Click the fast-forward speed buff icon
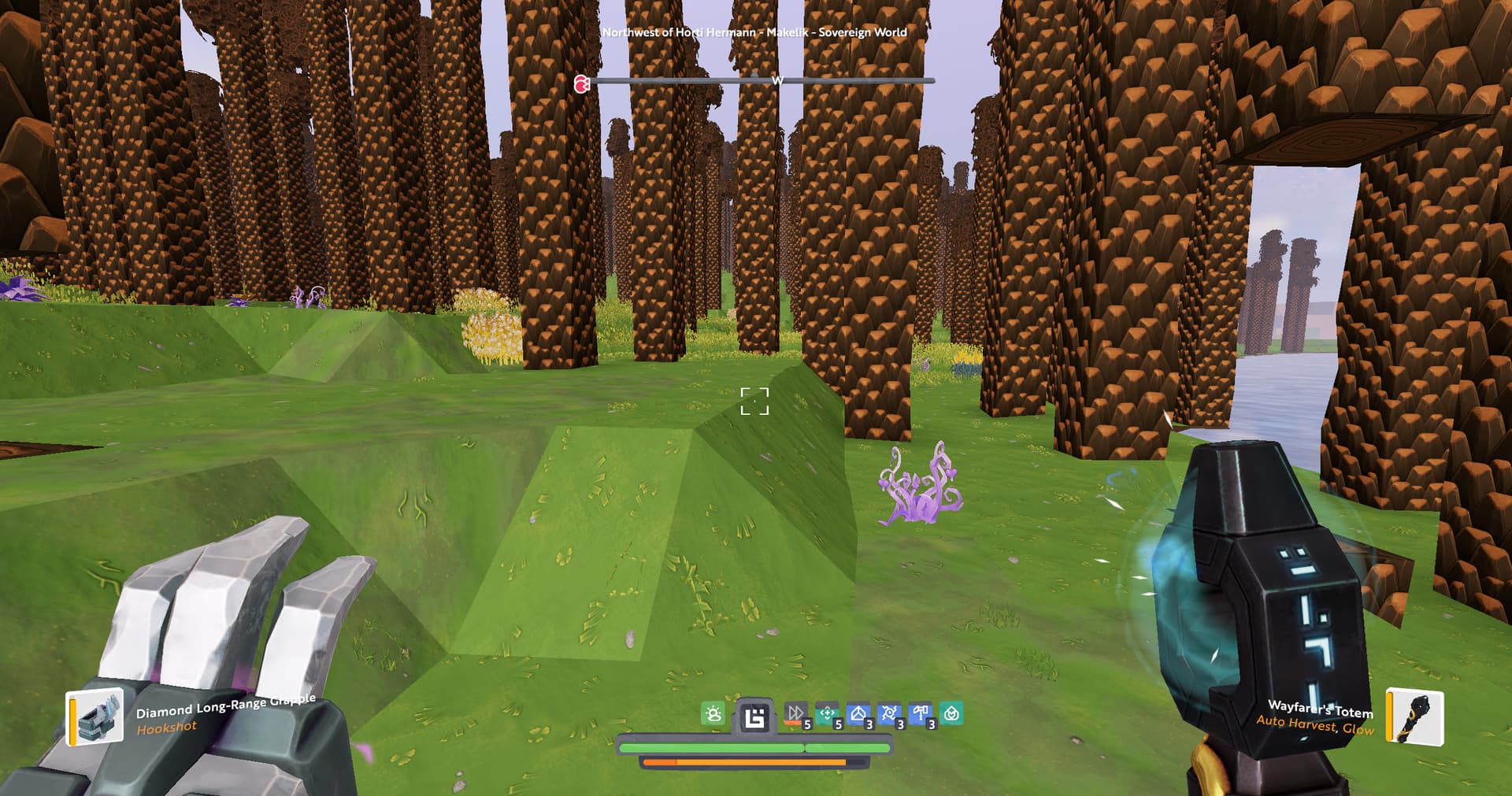The image size is (1512, 796). point(795,714)
